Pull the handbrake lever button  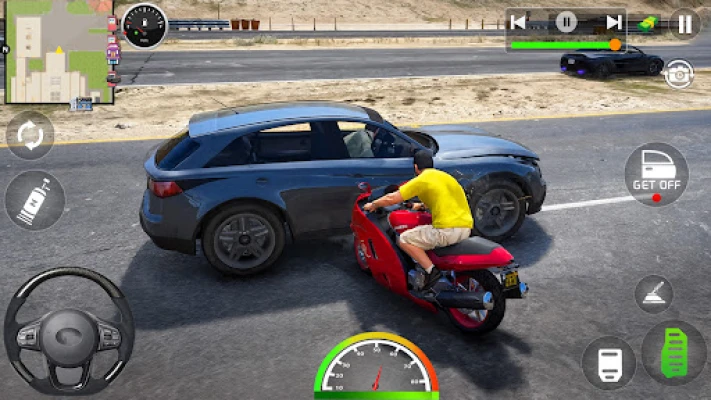[x=654, y=294]
